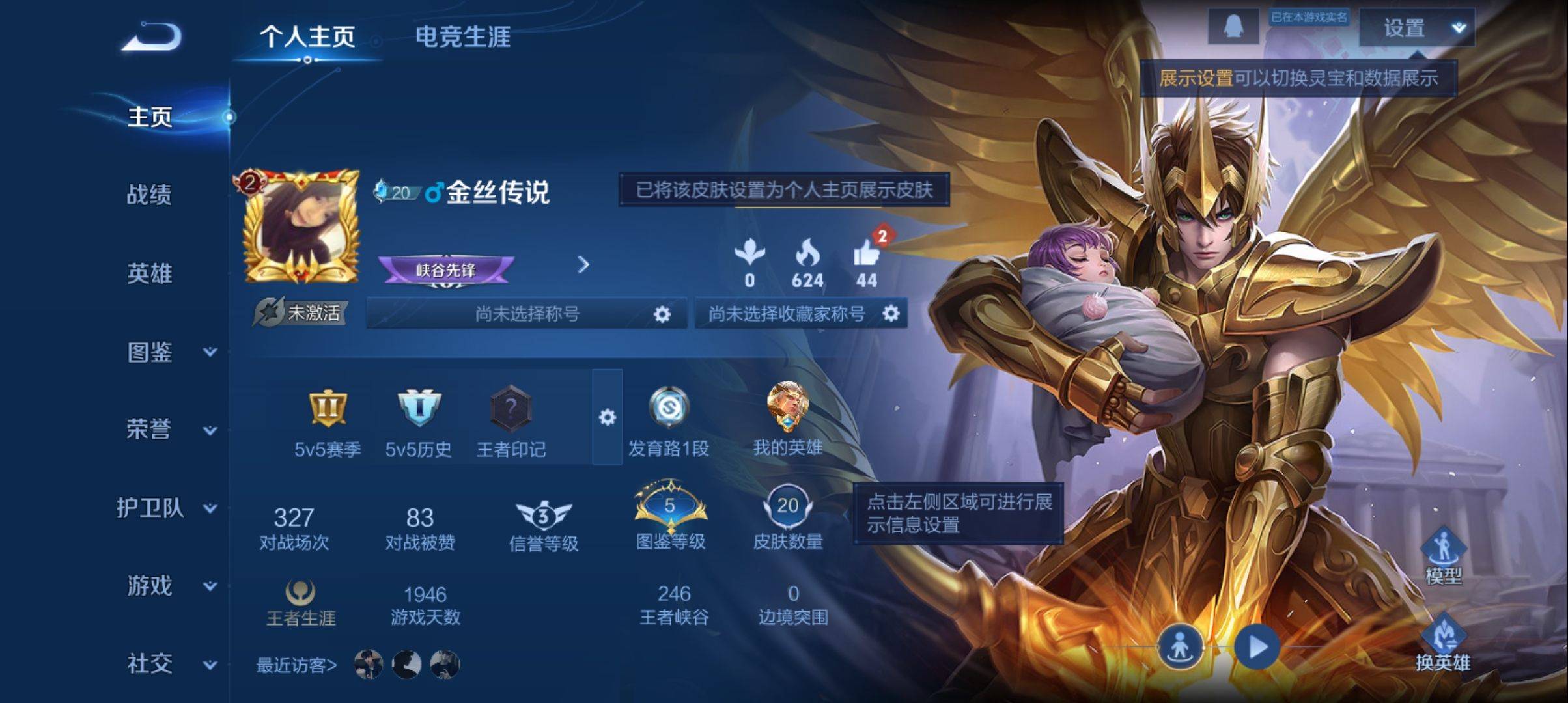The image size is (1568, 703).
Task: View the 5v5赛季 rank badge
Action: (x=328, y=409)
